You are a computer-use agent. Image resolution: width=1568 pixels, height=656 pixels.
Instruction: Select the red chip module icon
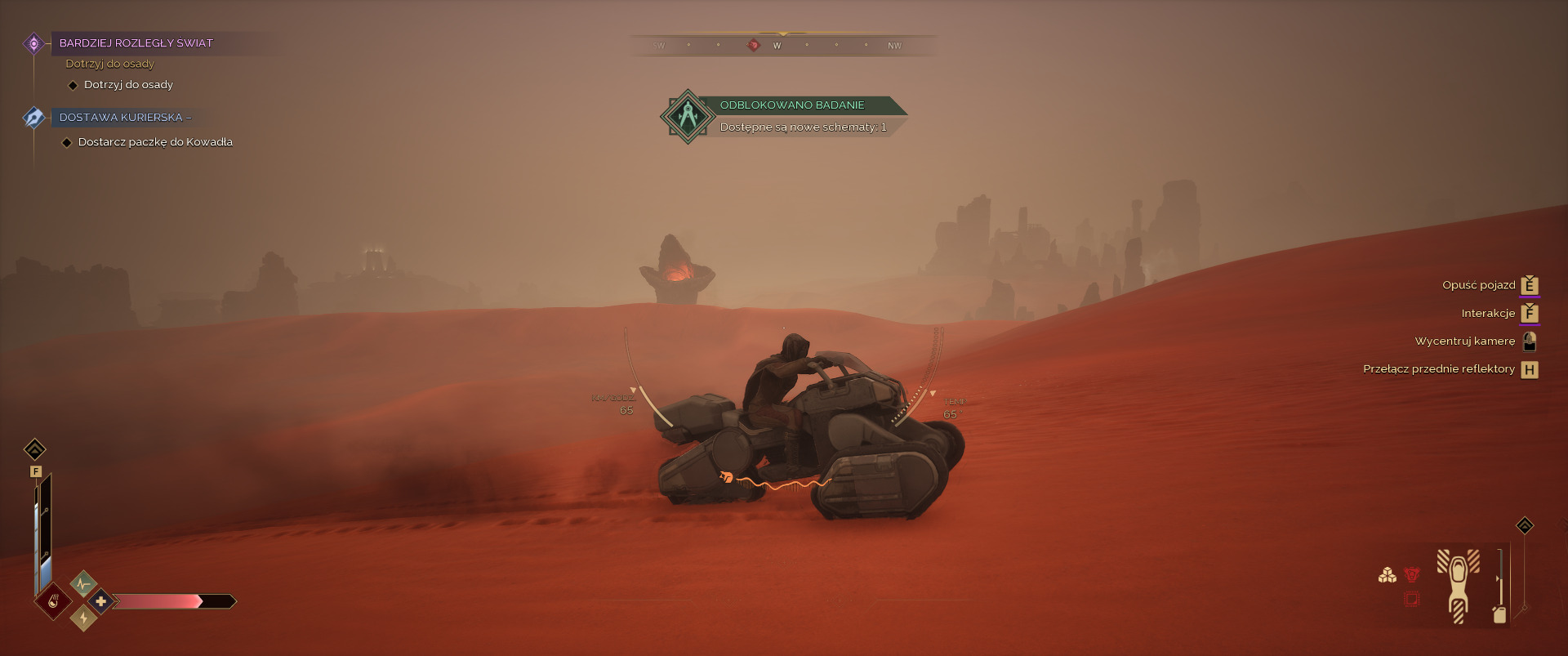[1411, 600]
